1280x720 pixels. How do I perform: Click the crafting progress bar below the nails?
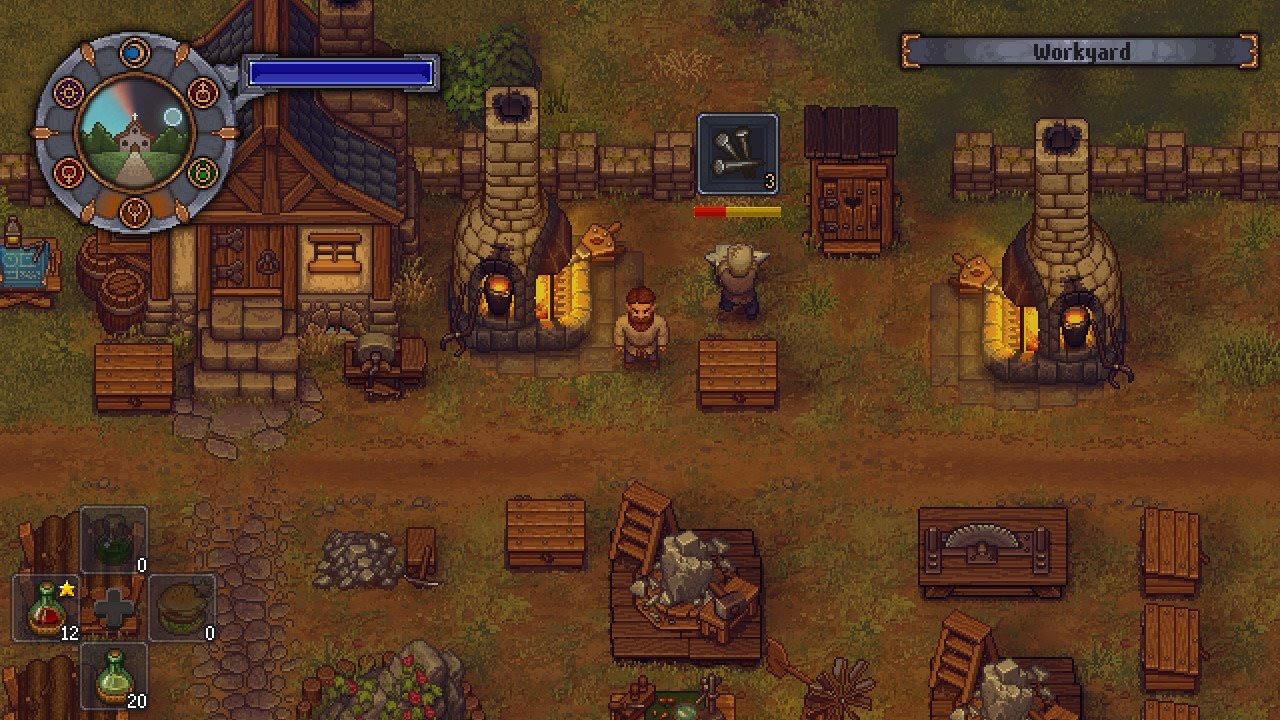pyautogui.click(x=737, y=211)
